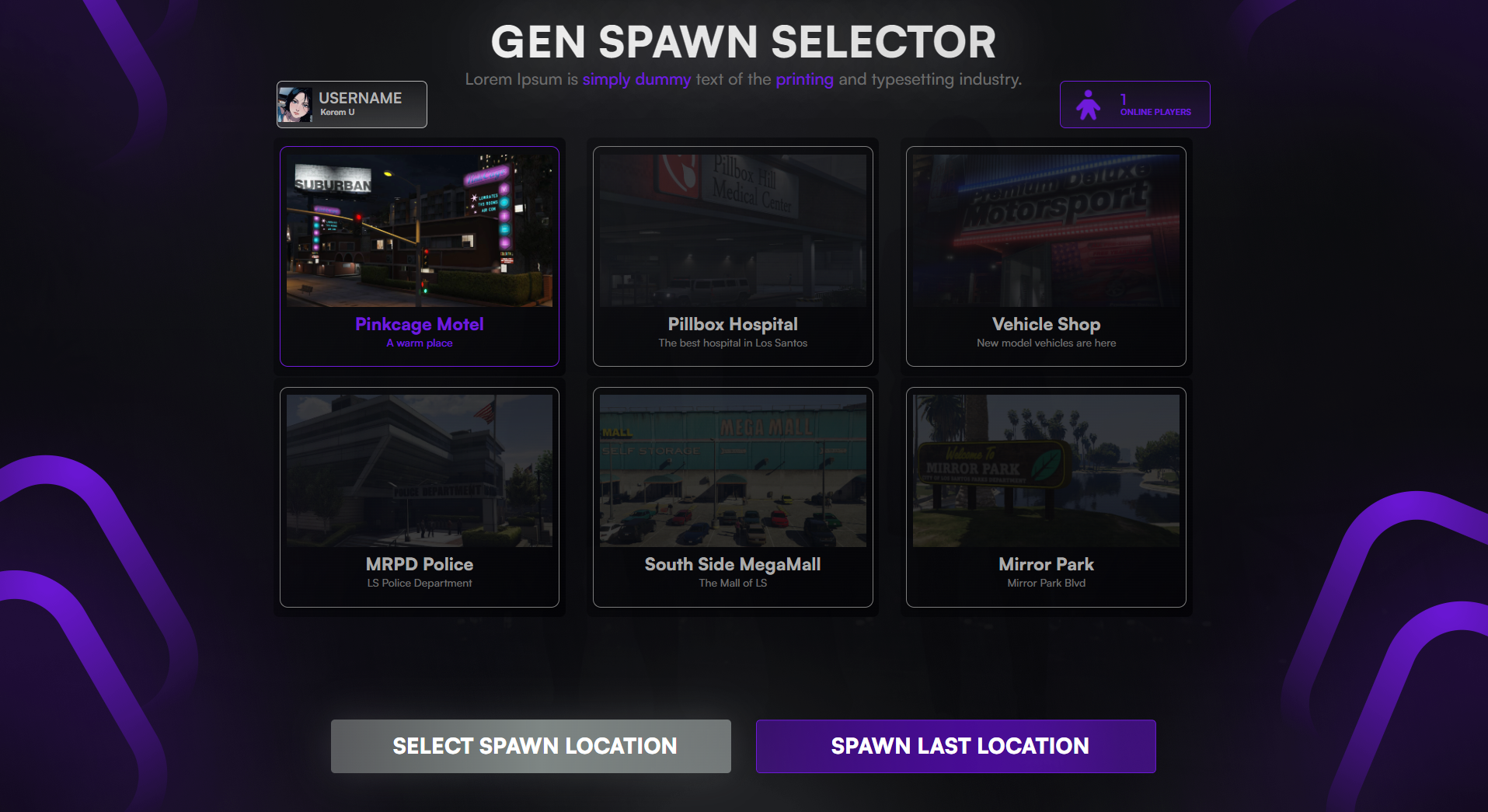Select the Mirror Park spawn card
Screen dimensions: 1488x812
pos(1045,497)
